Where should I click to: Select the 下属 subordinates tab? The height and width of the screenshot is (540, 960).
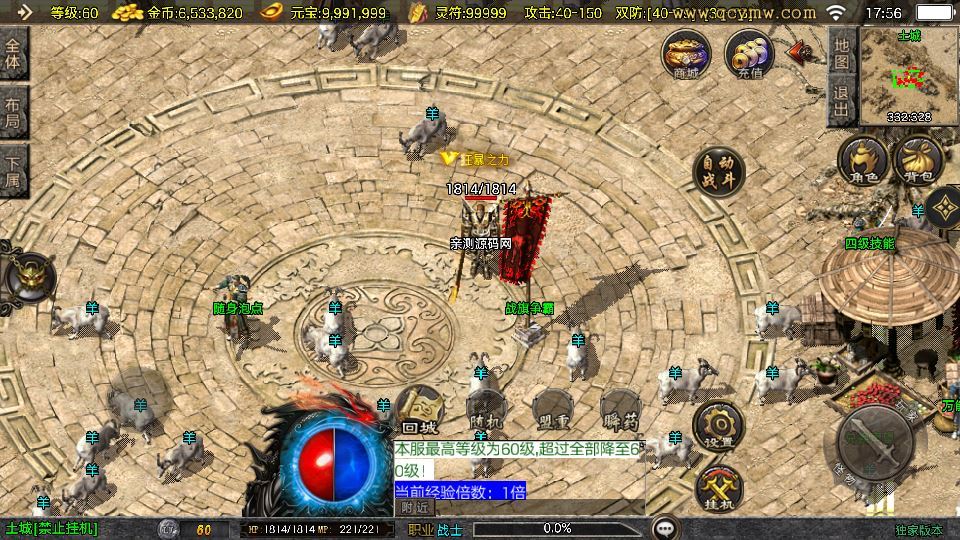(x=13, y=170)
